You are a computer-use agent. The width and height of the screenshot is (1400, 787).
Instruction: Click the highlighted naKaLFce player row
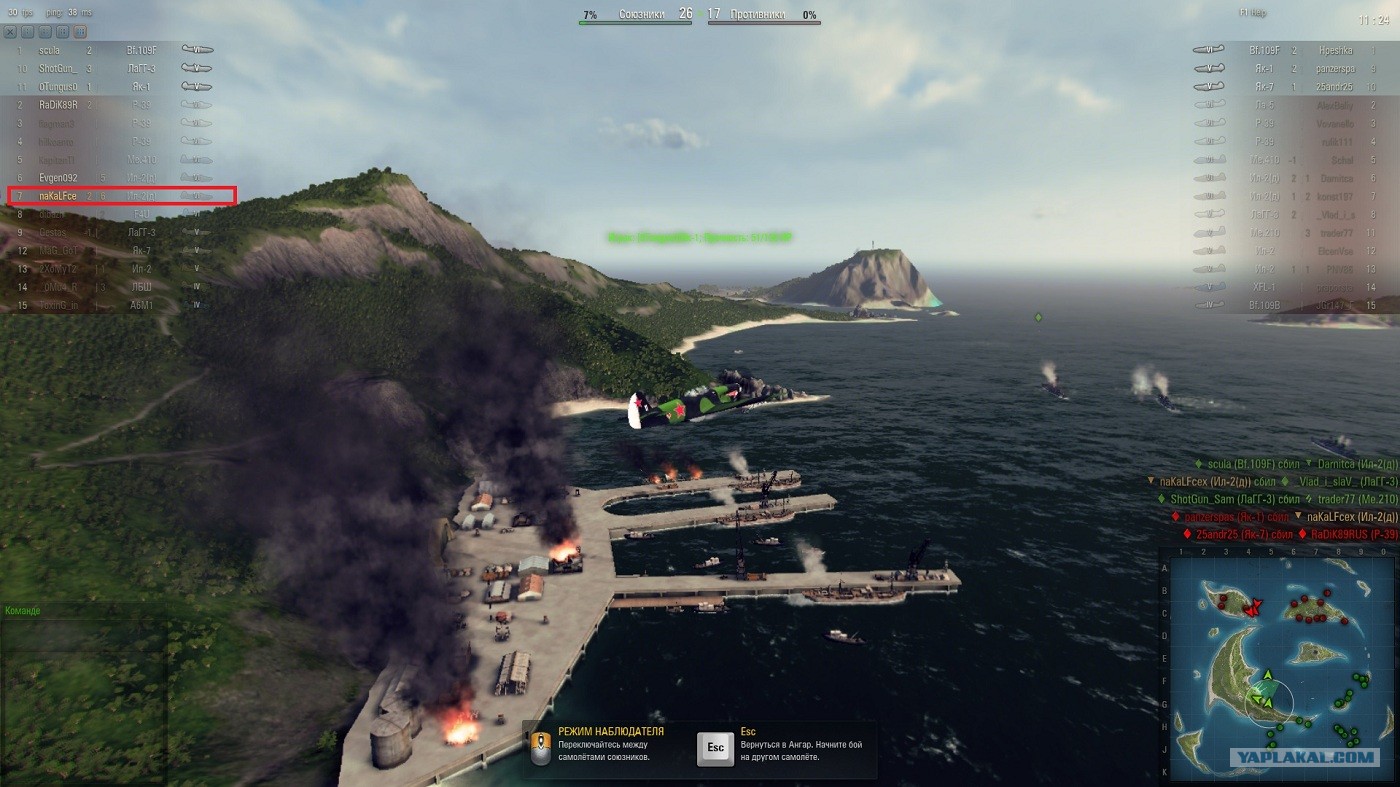(x=121, y=196)
